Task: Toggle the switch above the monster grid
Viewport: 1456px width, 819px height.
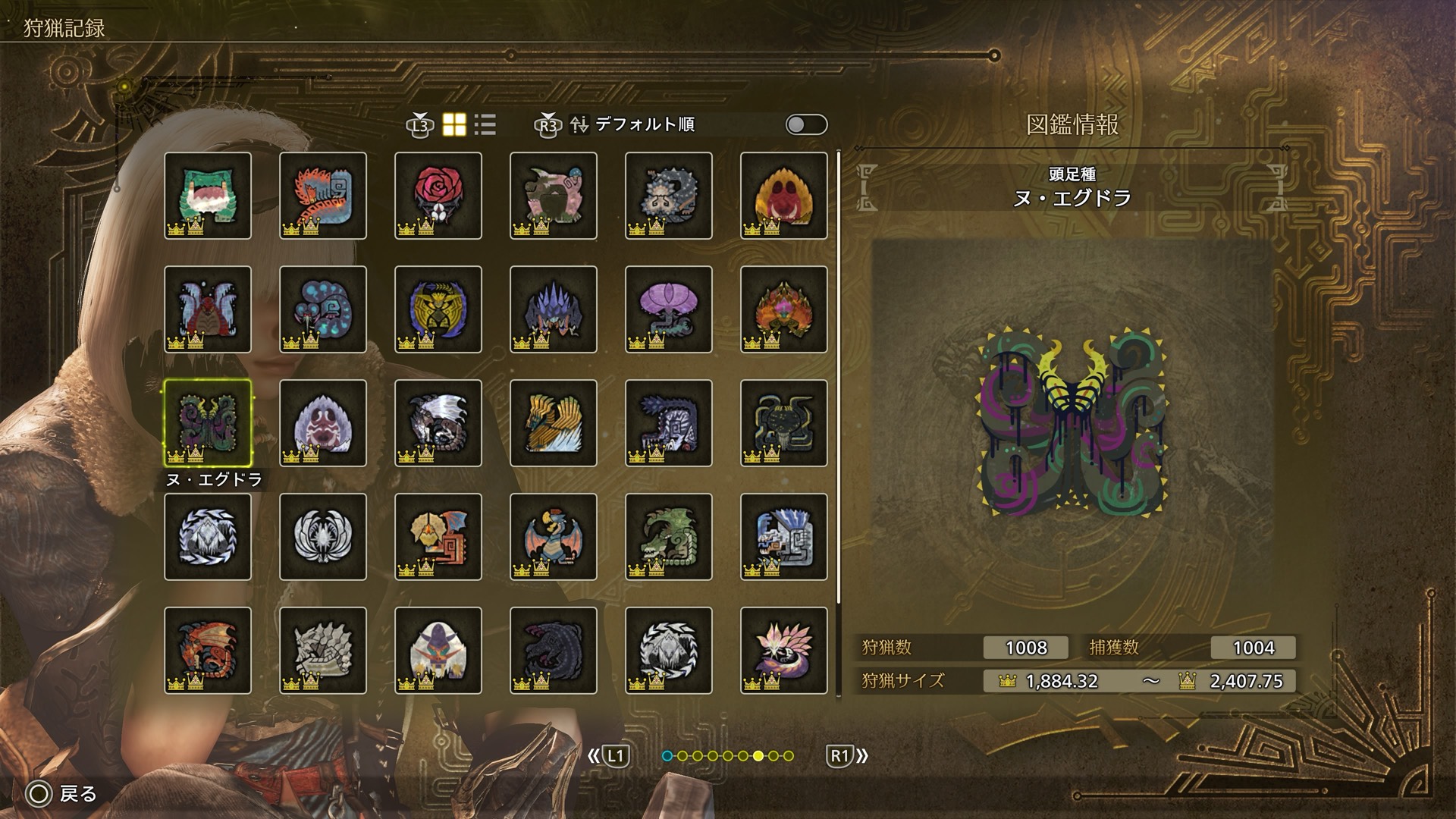Action: click(806, 125)
